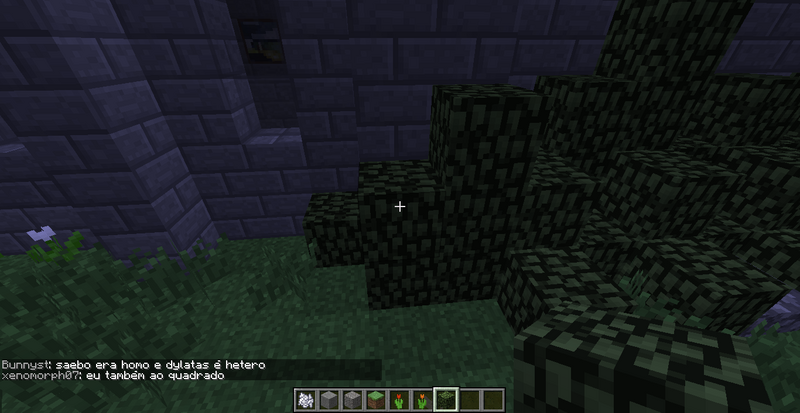Click the highlighted dark leaves block slot
The image size is (800, 413).
(446, 400)
